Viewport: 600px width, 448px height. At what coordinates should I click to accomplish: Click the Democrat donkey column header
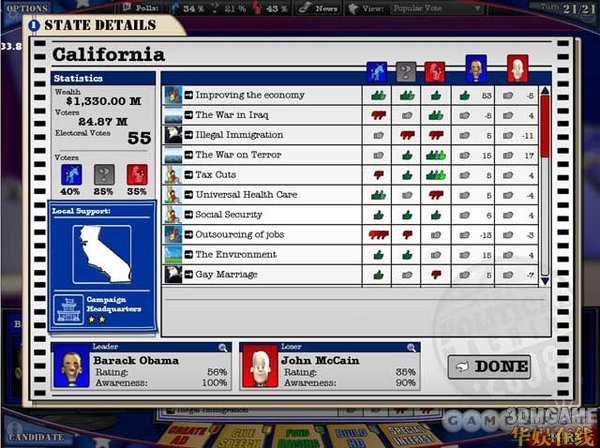coord(377,70)
